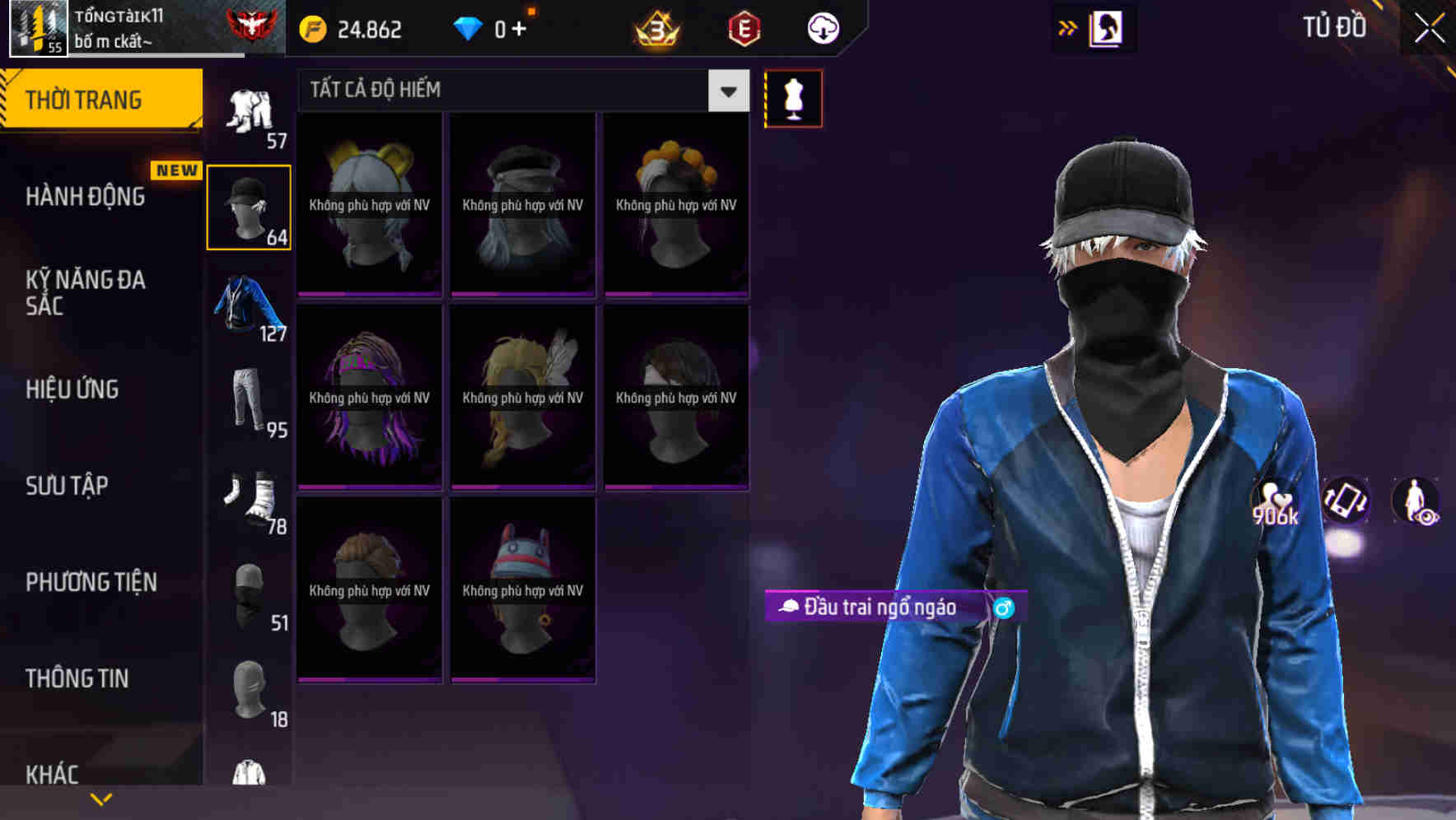Screen dimensions: 1456x820
Task: Open the headwear category icon with 64 items
Action: click(x=248, y=206)
